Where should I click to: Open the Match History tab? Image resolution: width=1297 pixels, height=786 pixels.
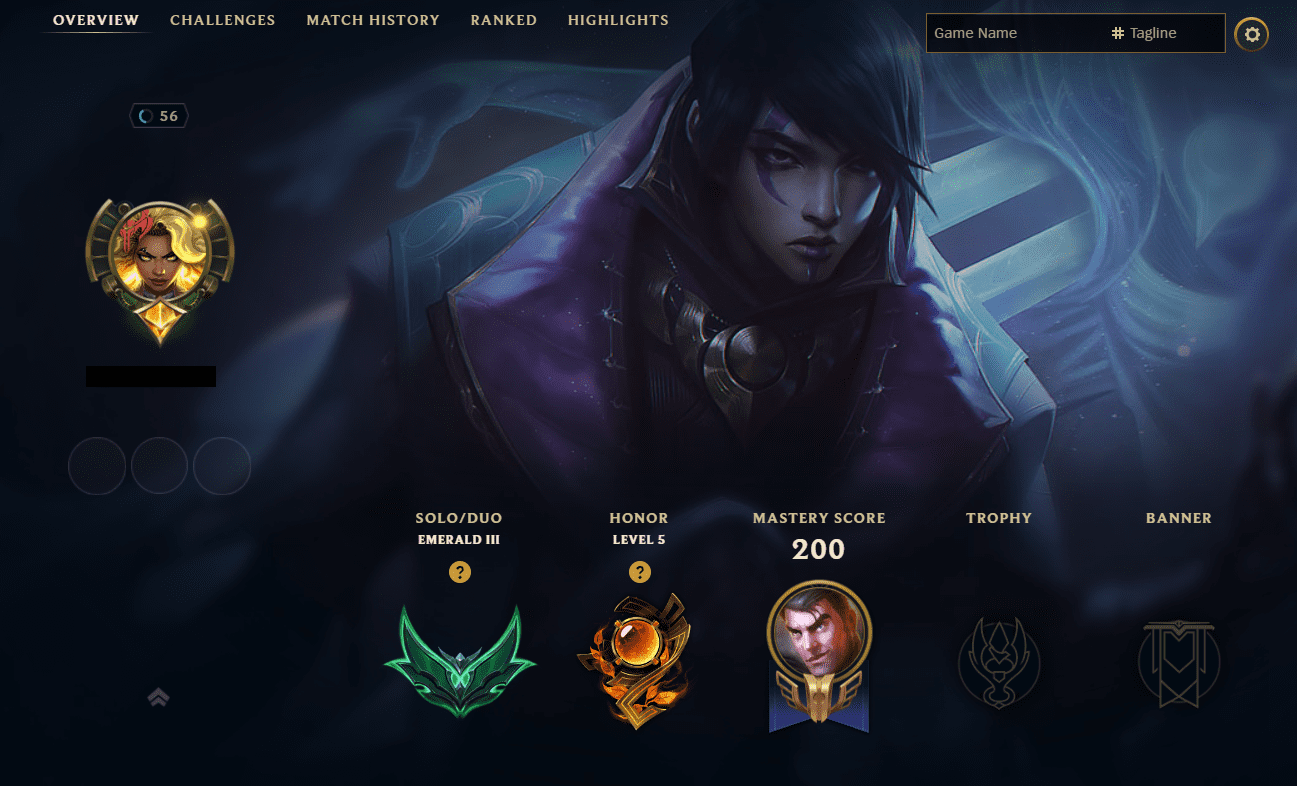(373, 20)
